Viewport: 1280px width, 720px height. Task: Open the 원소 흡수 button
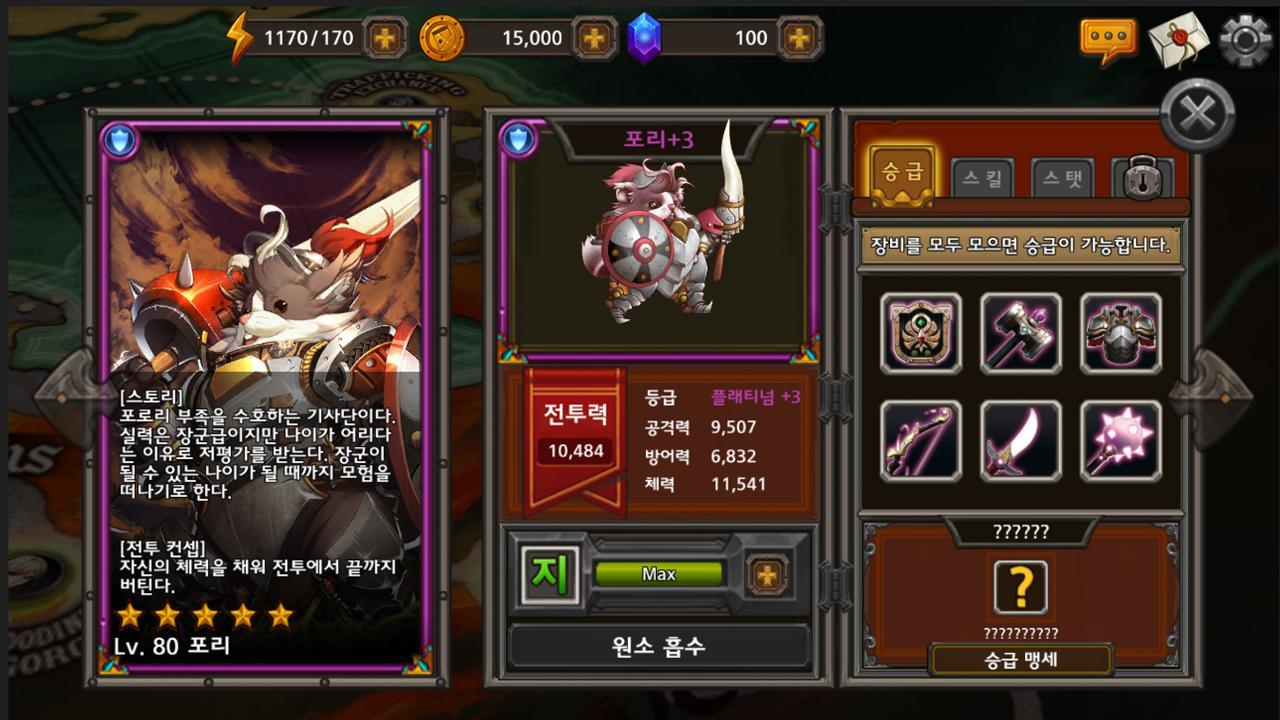pos(659,646)
